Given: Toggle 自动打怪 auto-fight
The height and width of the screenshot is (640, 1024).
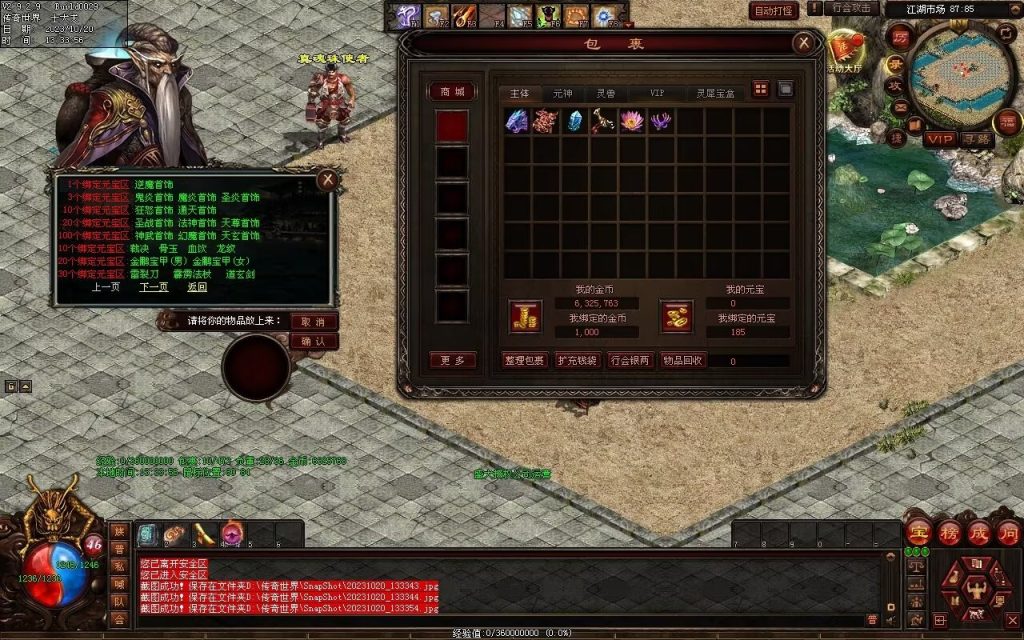Looking at the screenshot, I should click(774, 10).
